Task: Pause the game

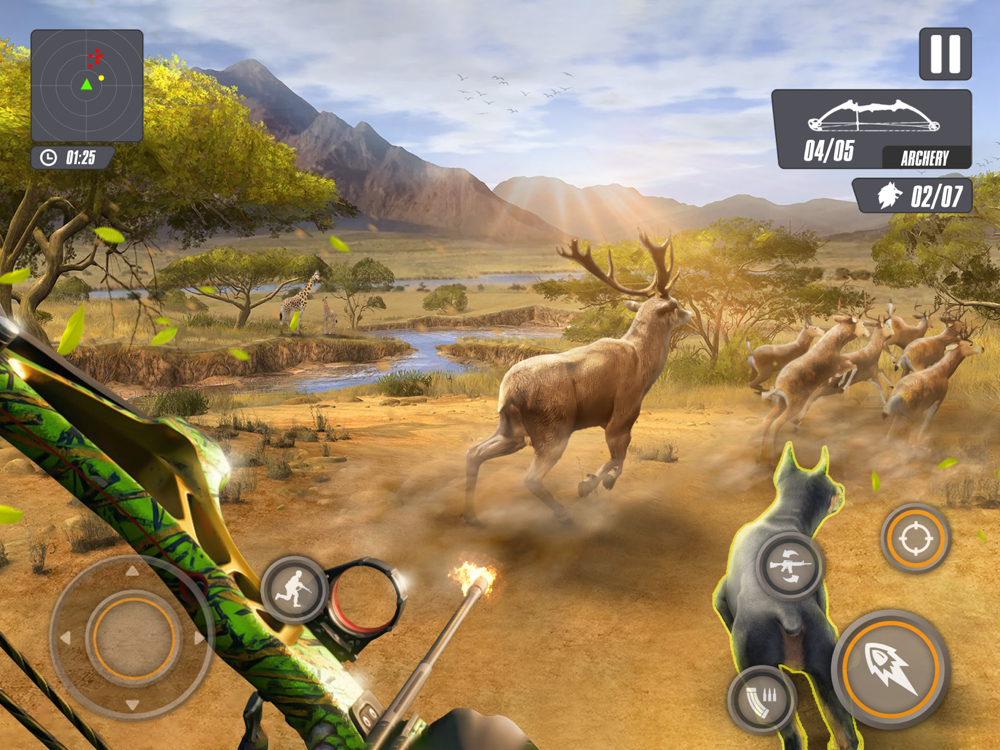Action: [x=945, y=54]
